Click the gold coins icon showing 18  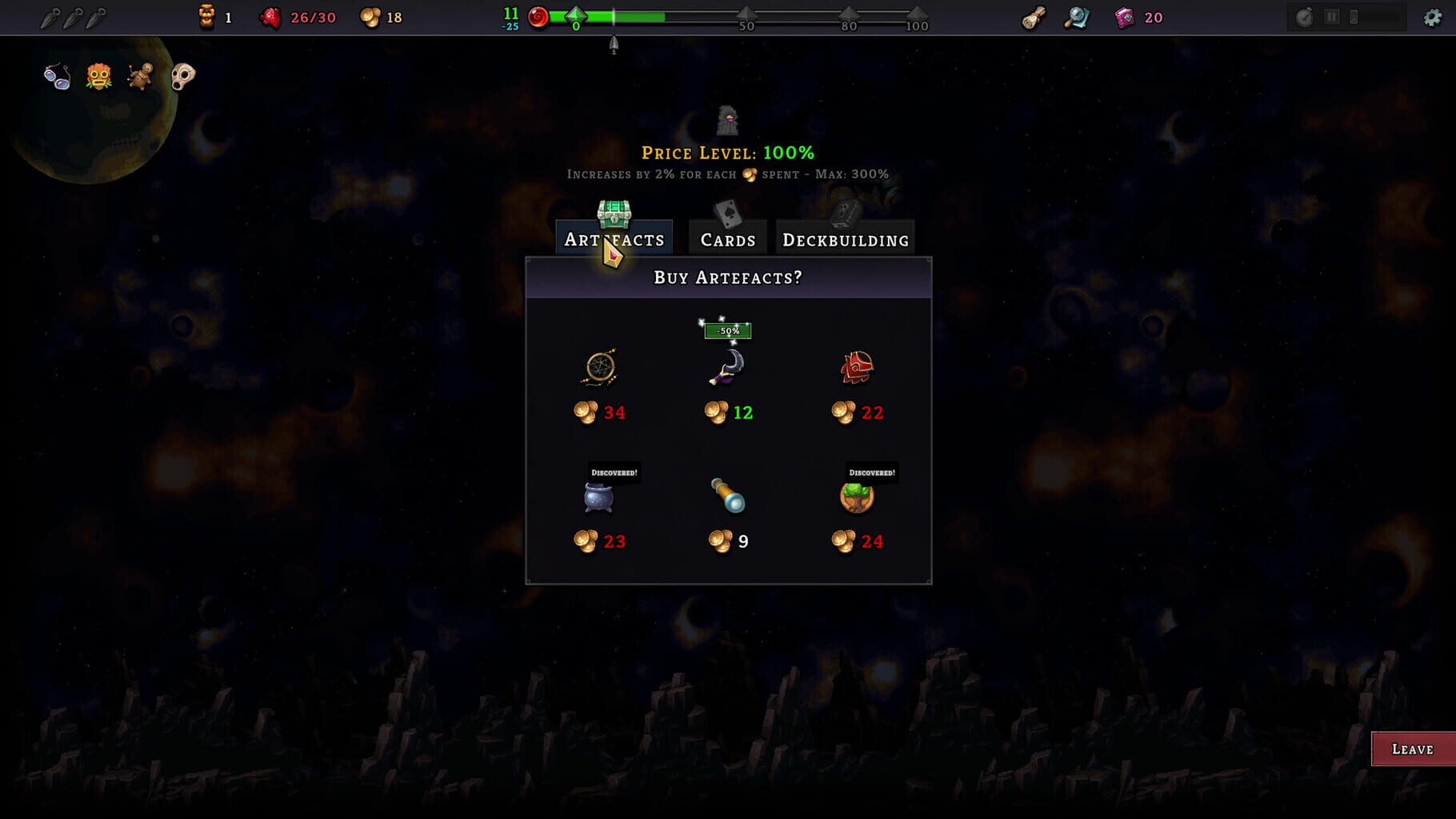pos(370,17)
